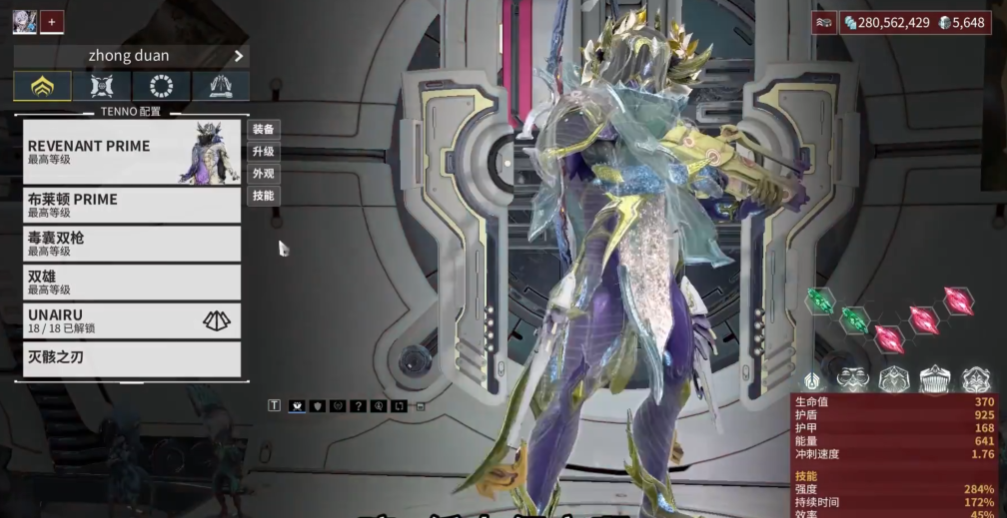The width and height of the screenshot is (1007, 518).
Task: Select the 灭骸之刃 weapon slot
Action: click(132, 358)
